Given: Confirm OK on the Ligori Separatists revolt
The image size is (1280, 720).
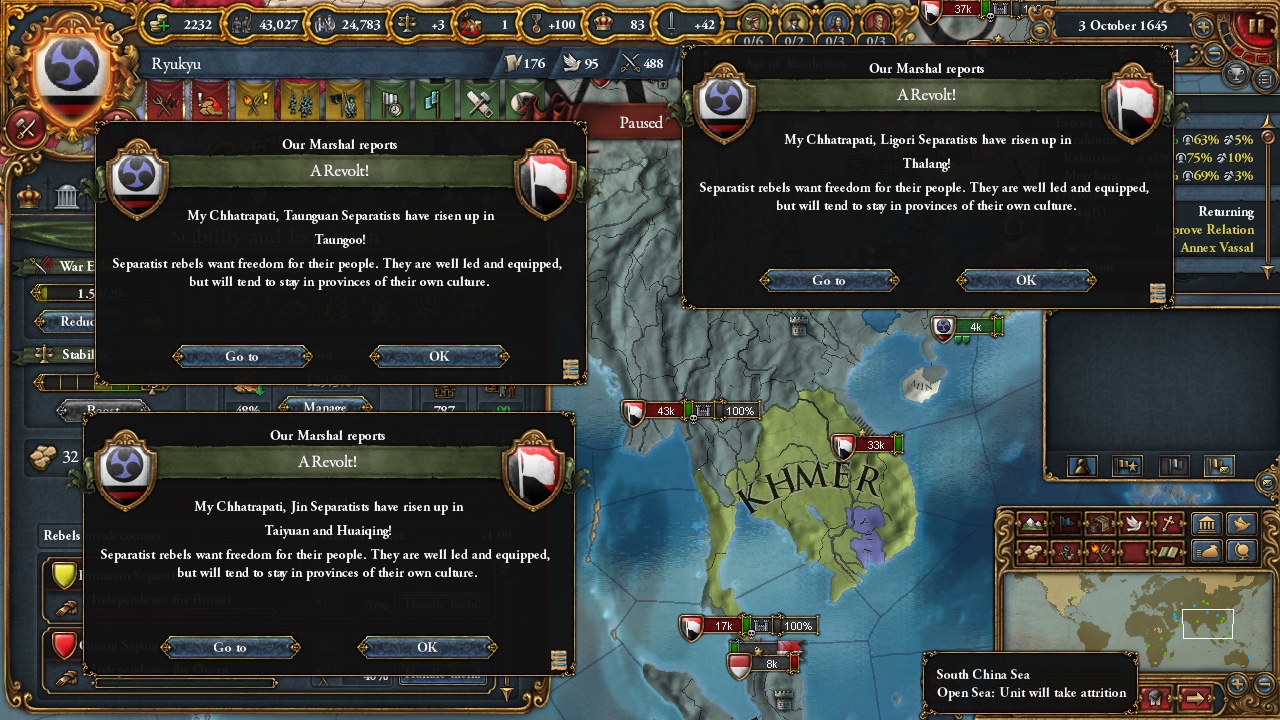Looking at the screenshot, I should point(1026,280).
